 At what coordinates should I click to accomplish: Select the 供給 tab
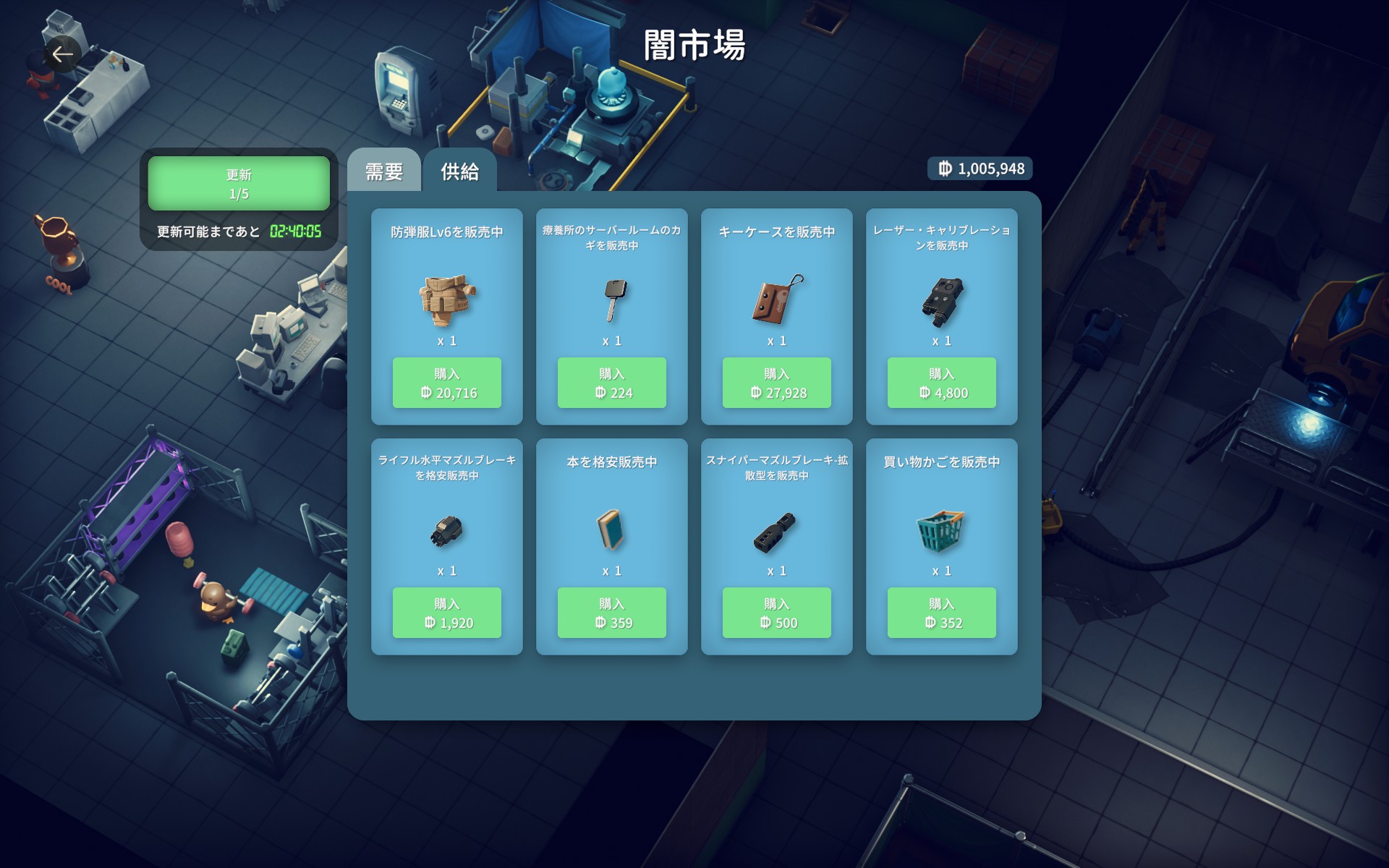tap(460, 171)
